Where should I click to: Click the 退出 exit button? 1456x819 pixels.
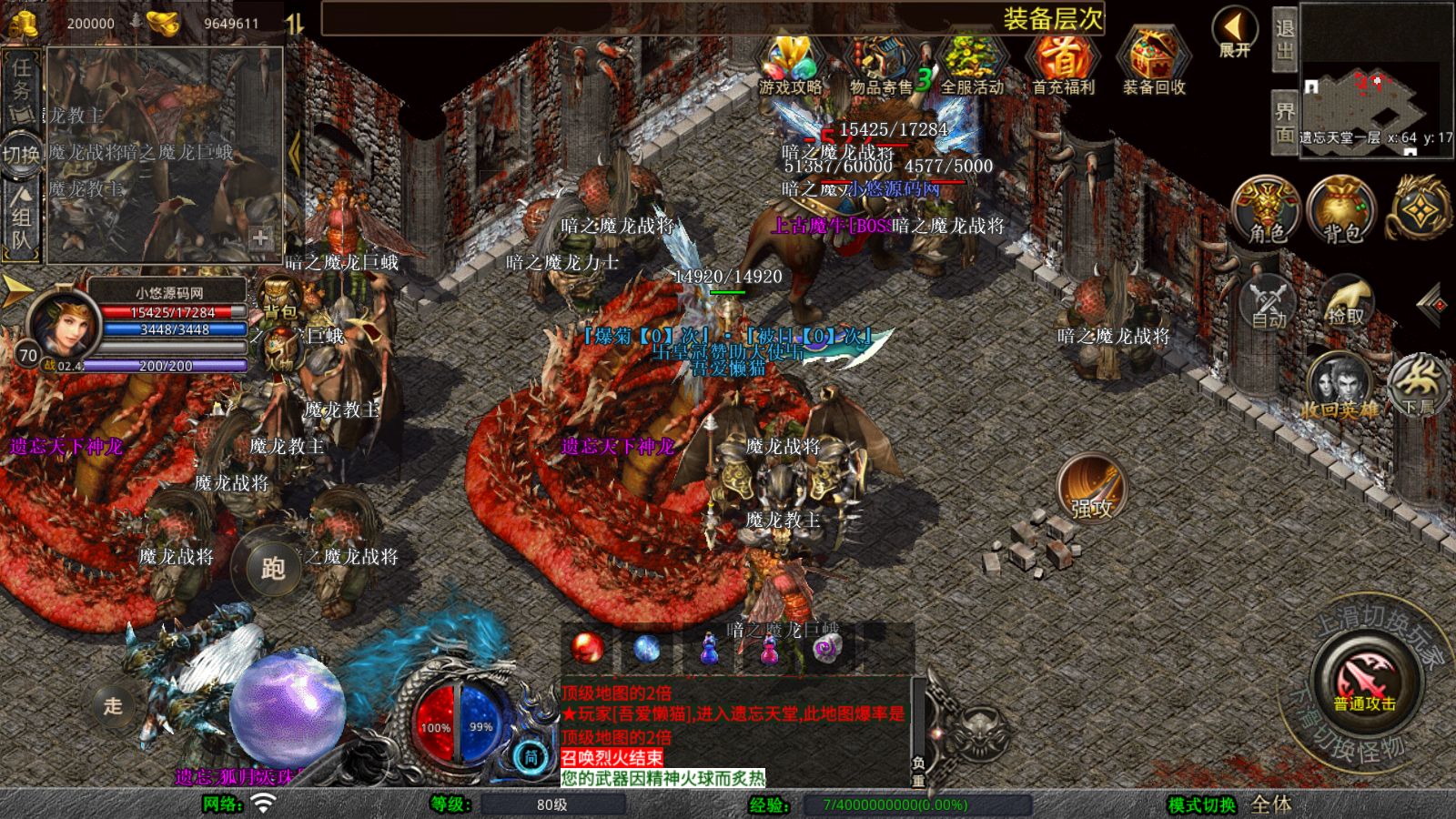pos(1284,40)
